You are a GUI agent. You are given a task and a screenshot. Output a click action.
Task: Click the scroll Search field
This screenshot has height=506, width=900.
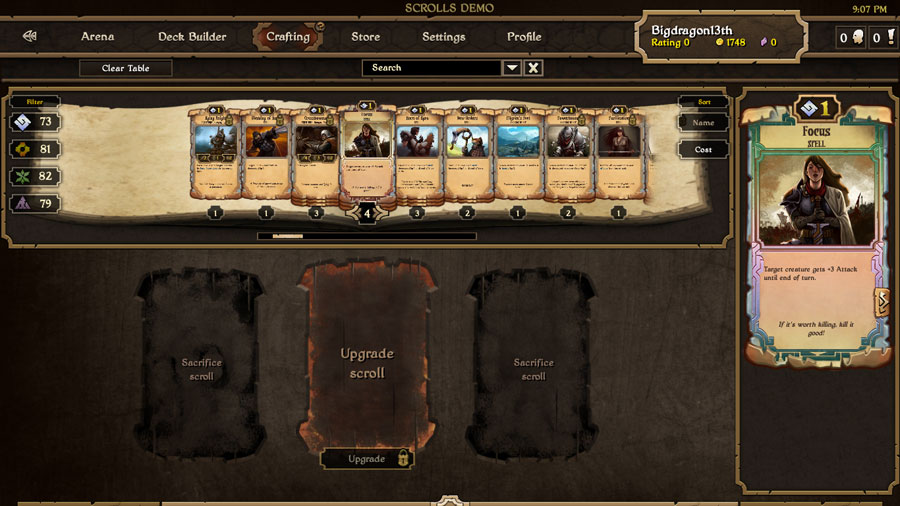pos(431,68)
